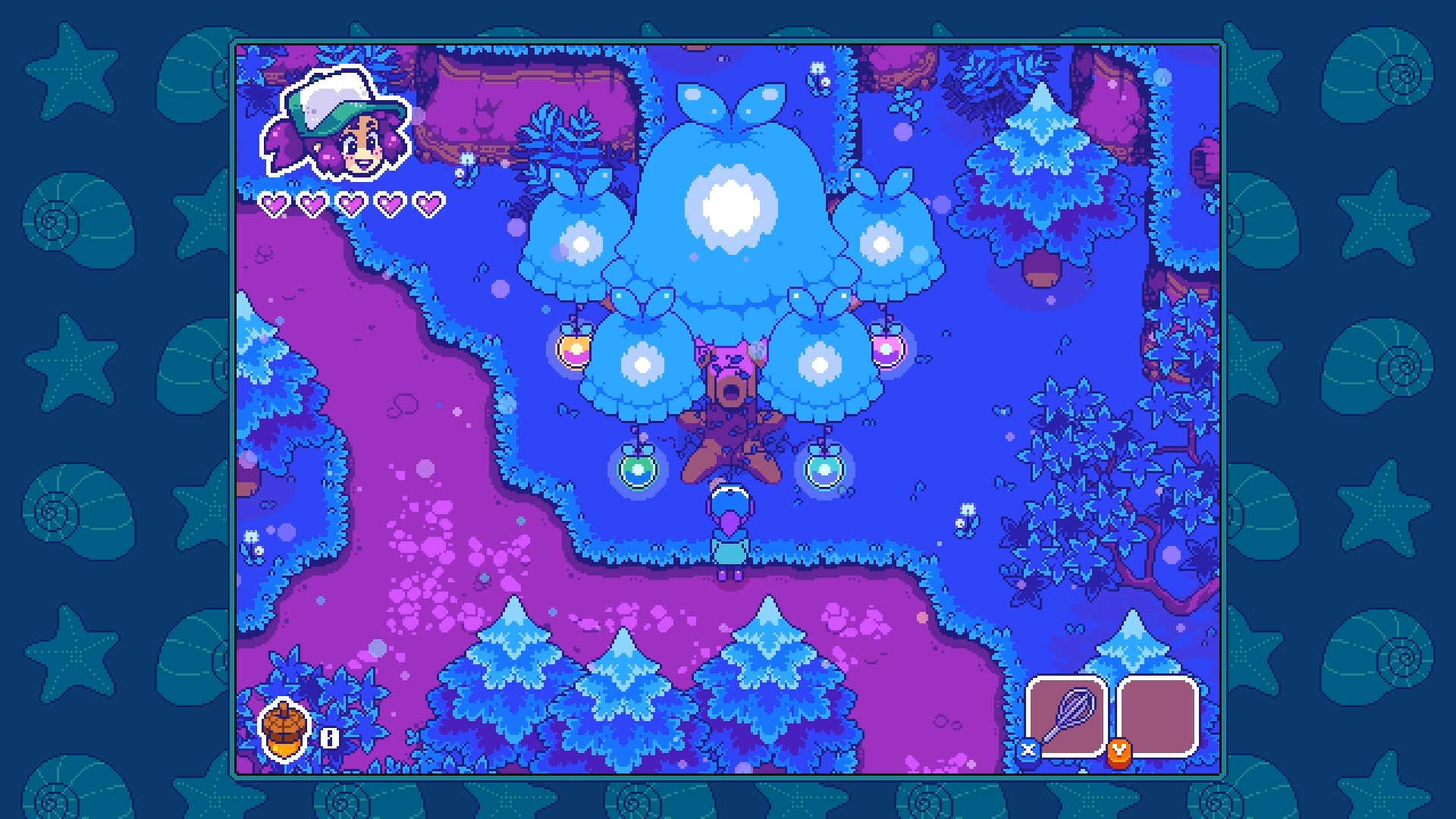
Task: Click the first heart in the health bar
Action: pyautogui.click(x=275, y=203)
